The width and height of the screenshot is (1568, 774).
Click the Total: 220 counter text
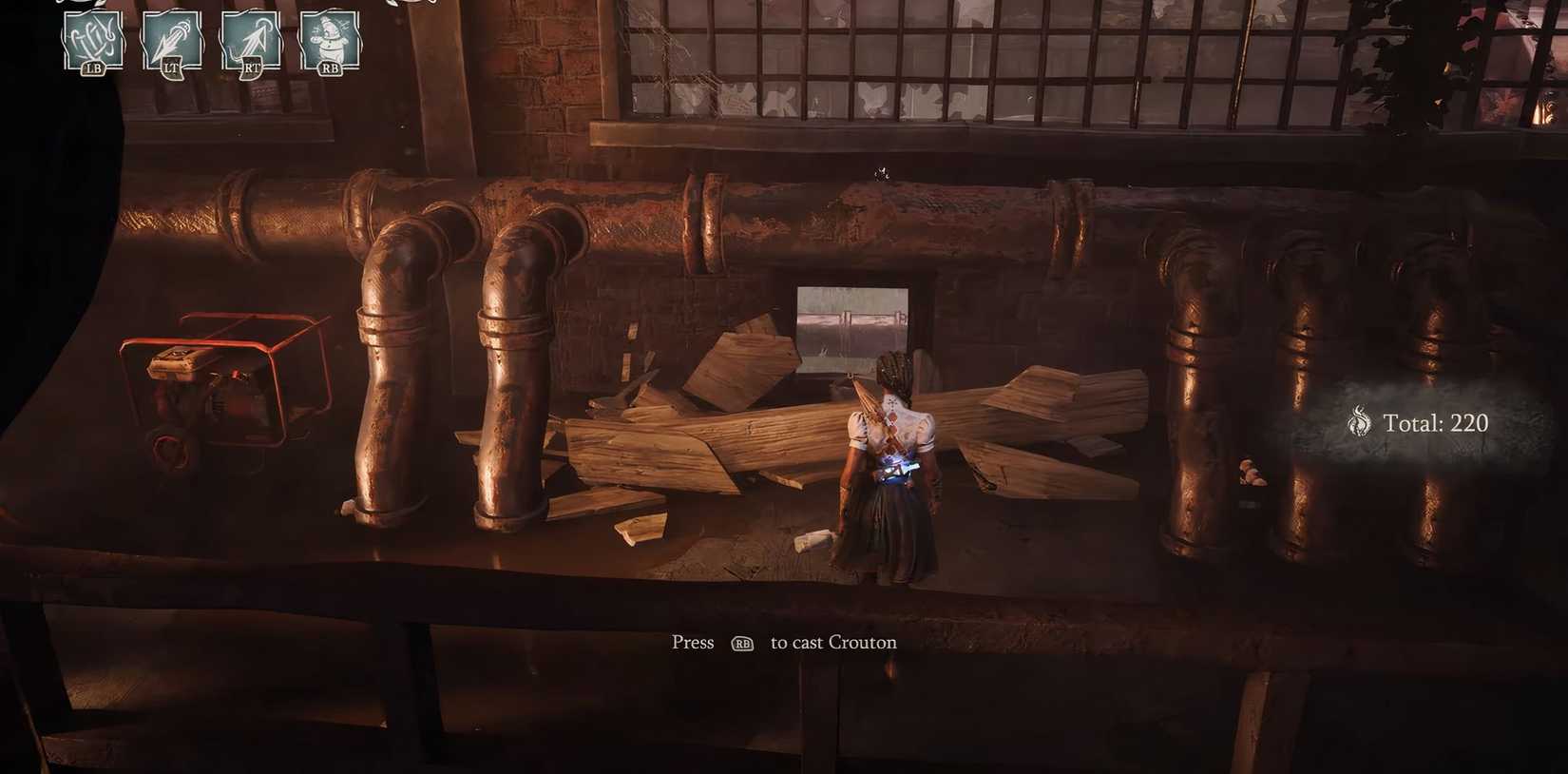(1435, 422)
